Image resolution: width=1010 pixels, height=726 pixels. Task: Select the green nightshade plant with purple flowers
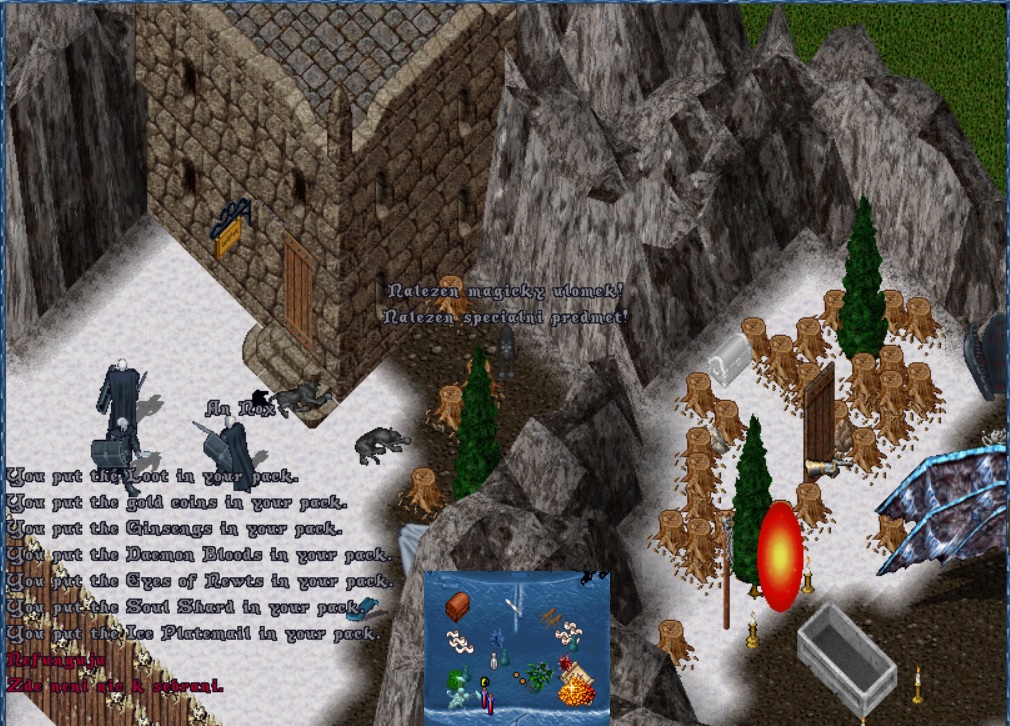(540, 676)
